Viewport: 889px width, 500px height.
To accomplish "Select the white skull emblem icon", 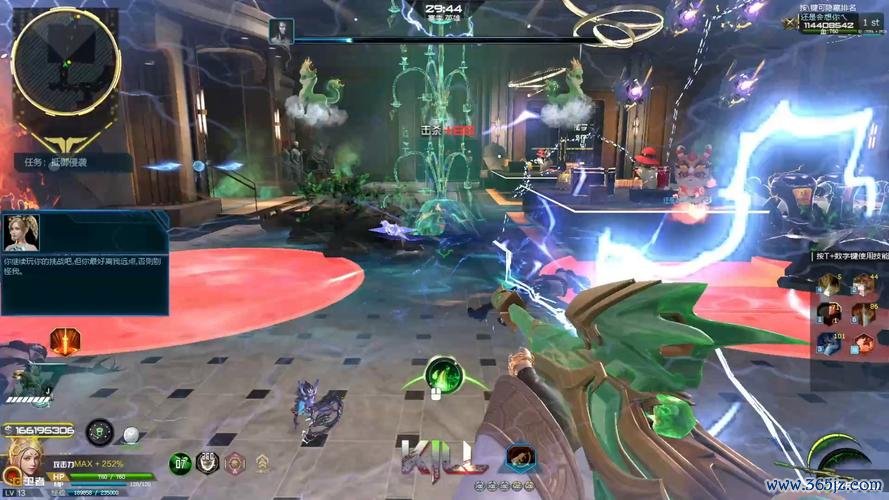I will pyautogui.click(x=208, y=463).
